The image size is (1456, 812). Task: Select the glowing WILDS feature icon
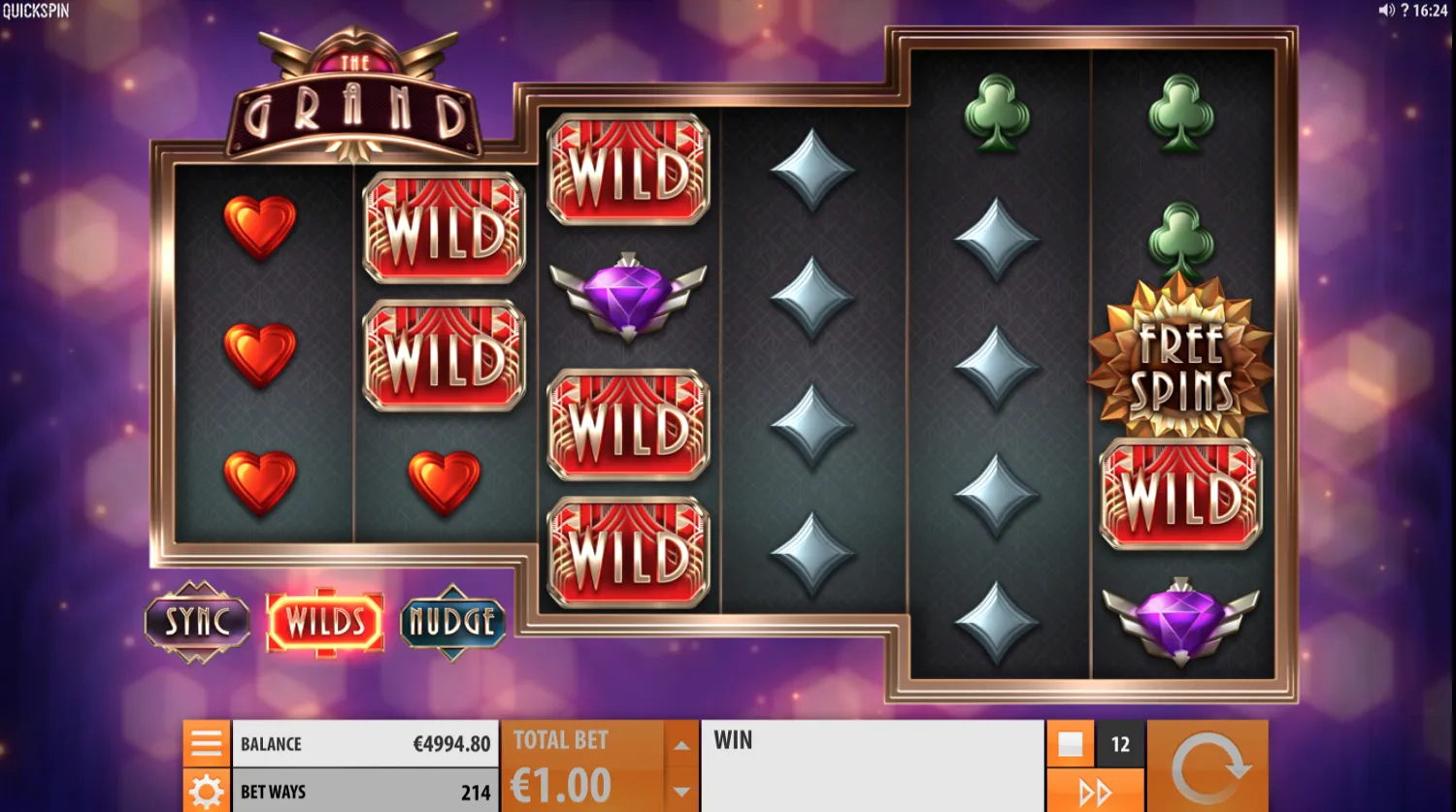tap(325, 621)
